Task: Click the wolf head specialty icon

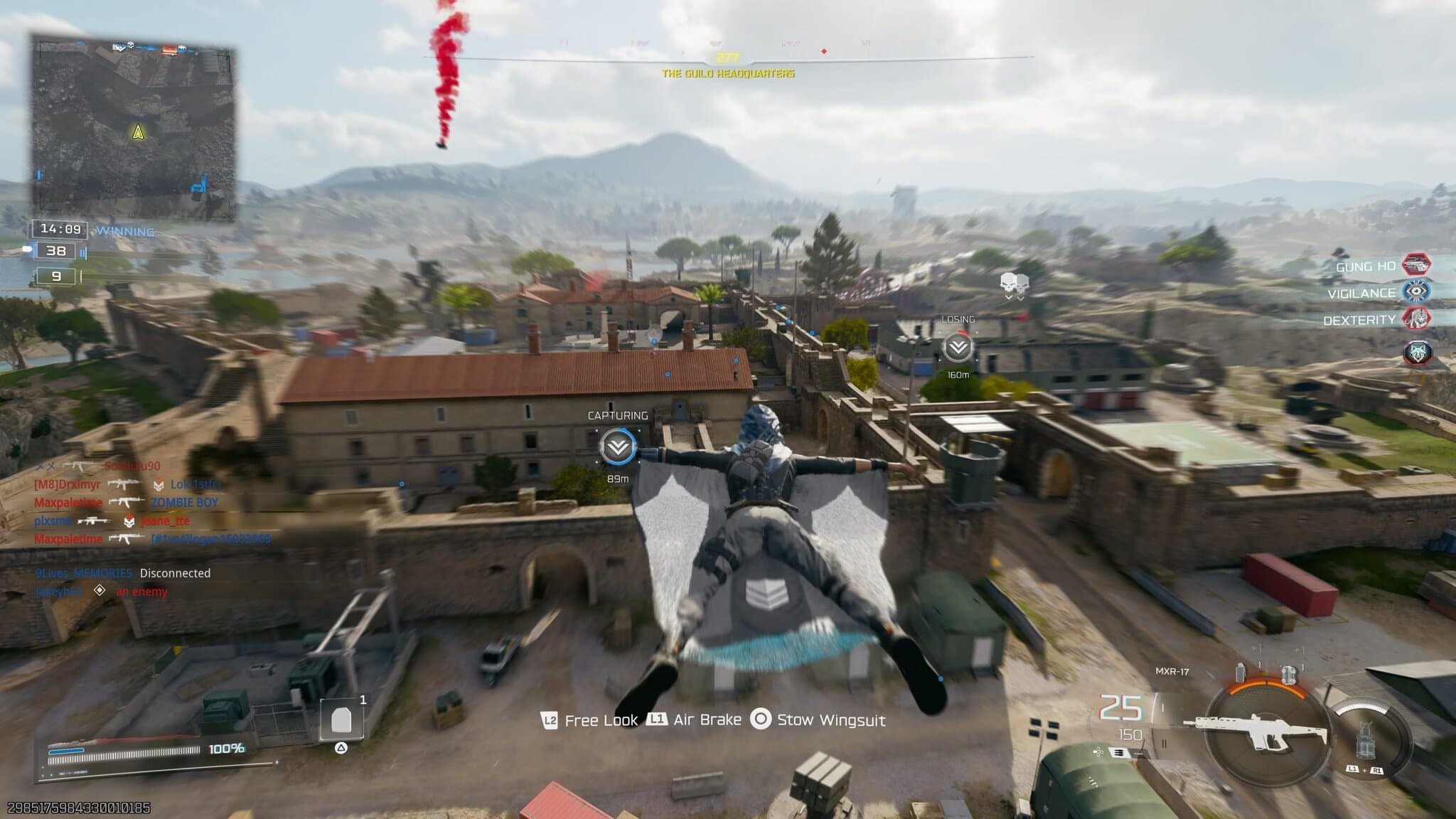Action: [1417, 353]
